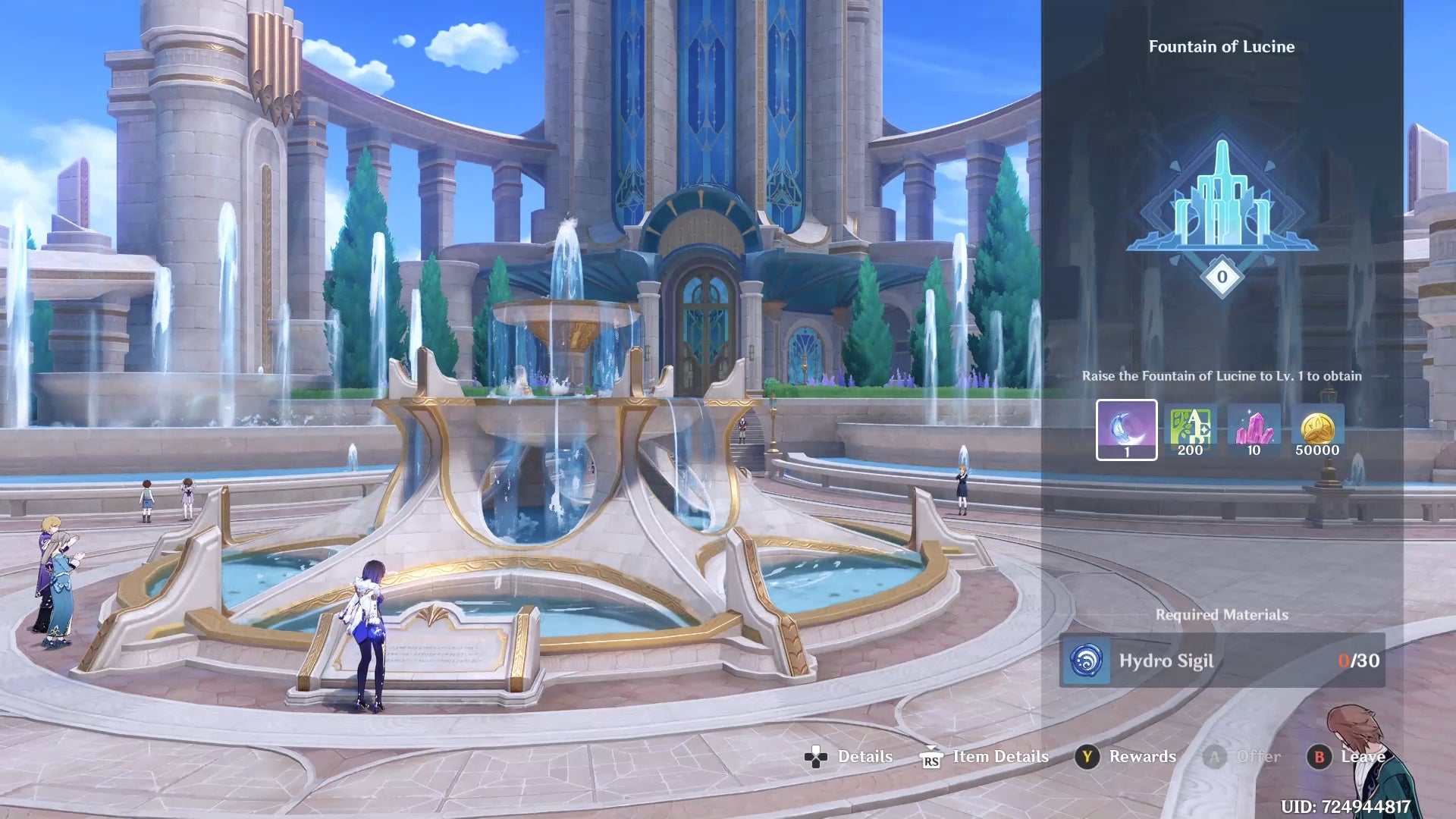This screenshot has height=819, width=1456.
Task: Click the D-pad Details prompt icon
Action: pos(815,757)
